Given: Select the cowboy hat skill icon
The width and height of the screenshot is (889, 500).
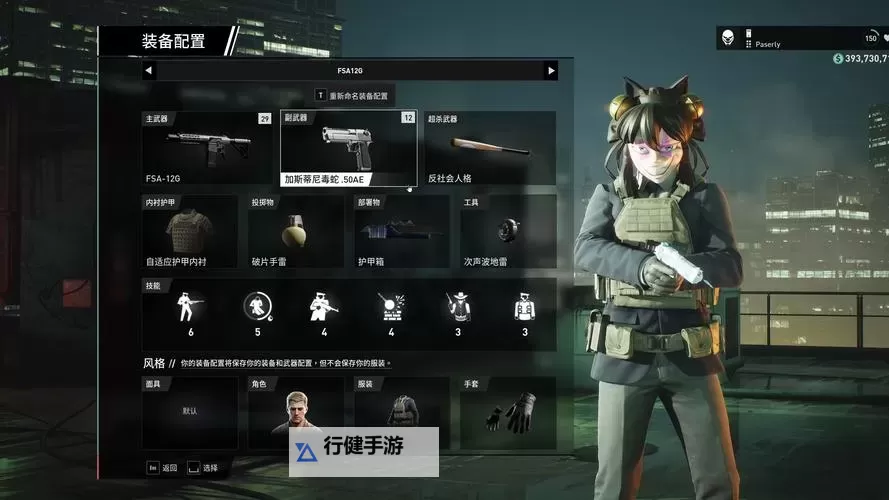Looking at the screenshot, I should pos(458,313).
